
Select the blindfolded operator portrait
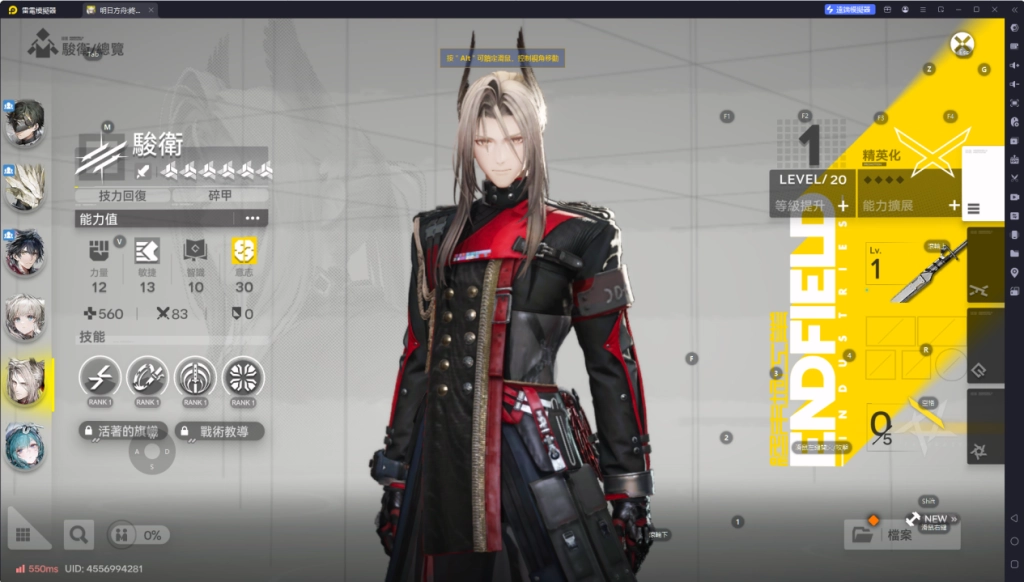(x=24, y=122)
